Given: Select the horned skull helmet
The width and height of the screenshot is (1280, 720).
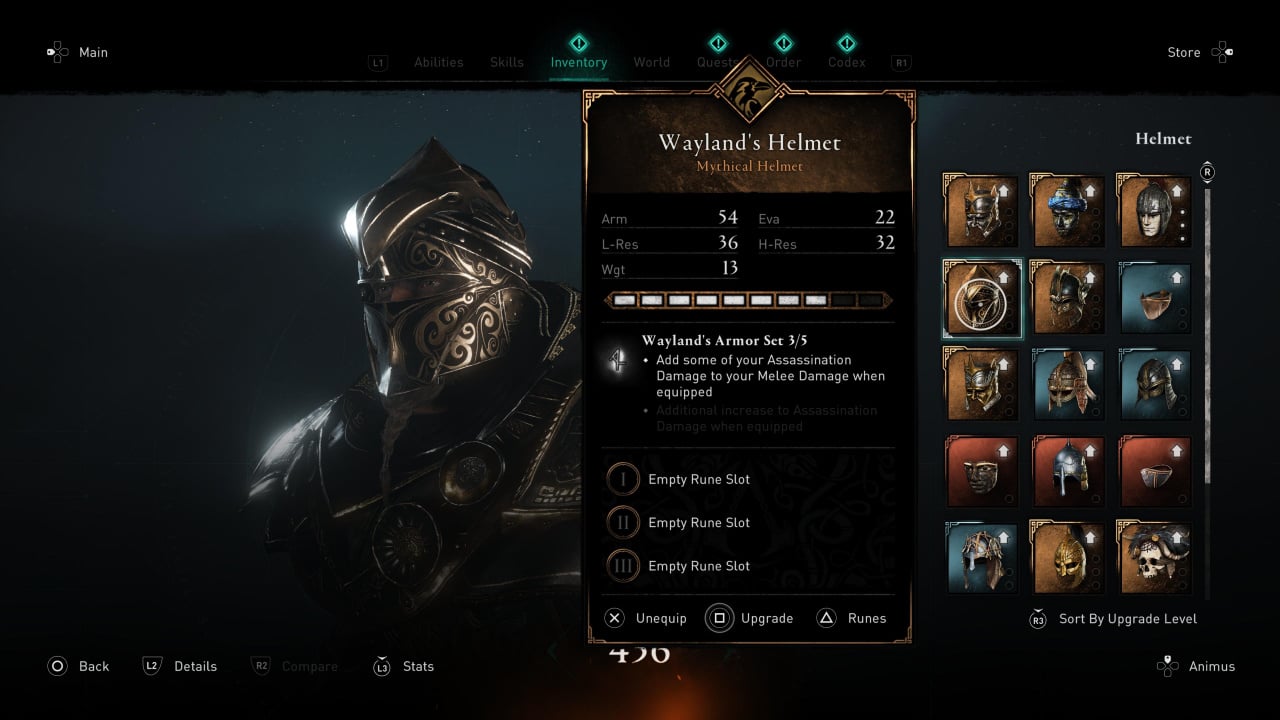Looking at the screenshot, I should (x=1155, y=558).
